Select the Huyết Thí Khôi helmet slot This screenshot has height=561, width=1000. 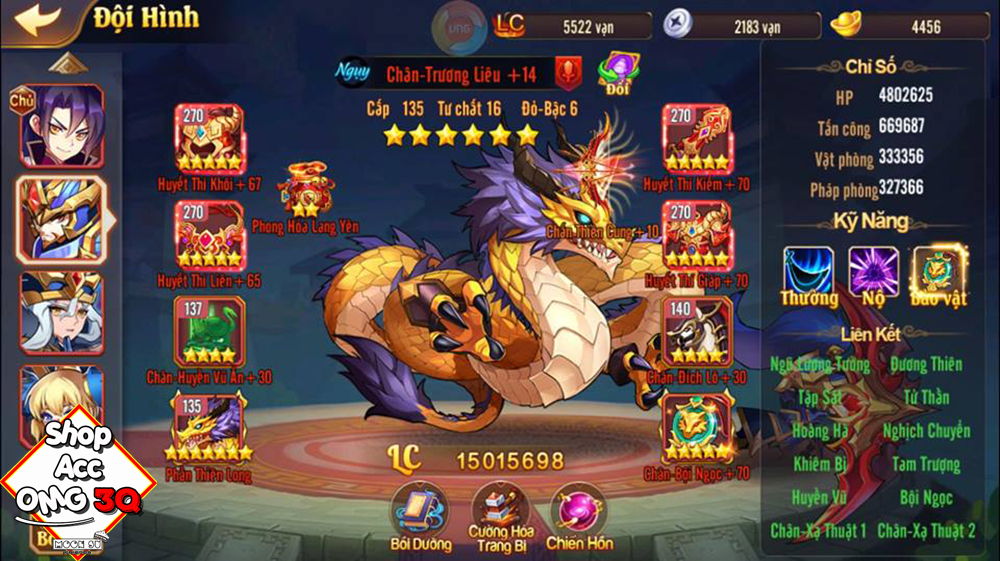[209, 138]
